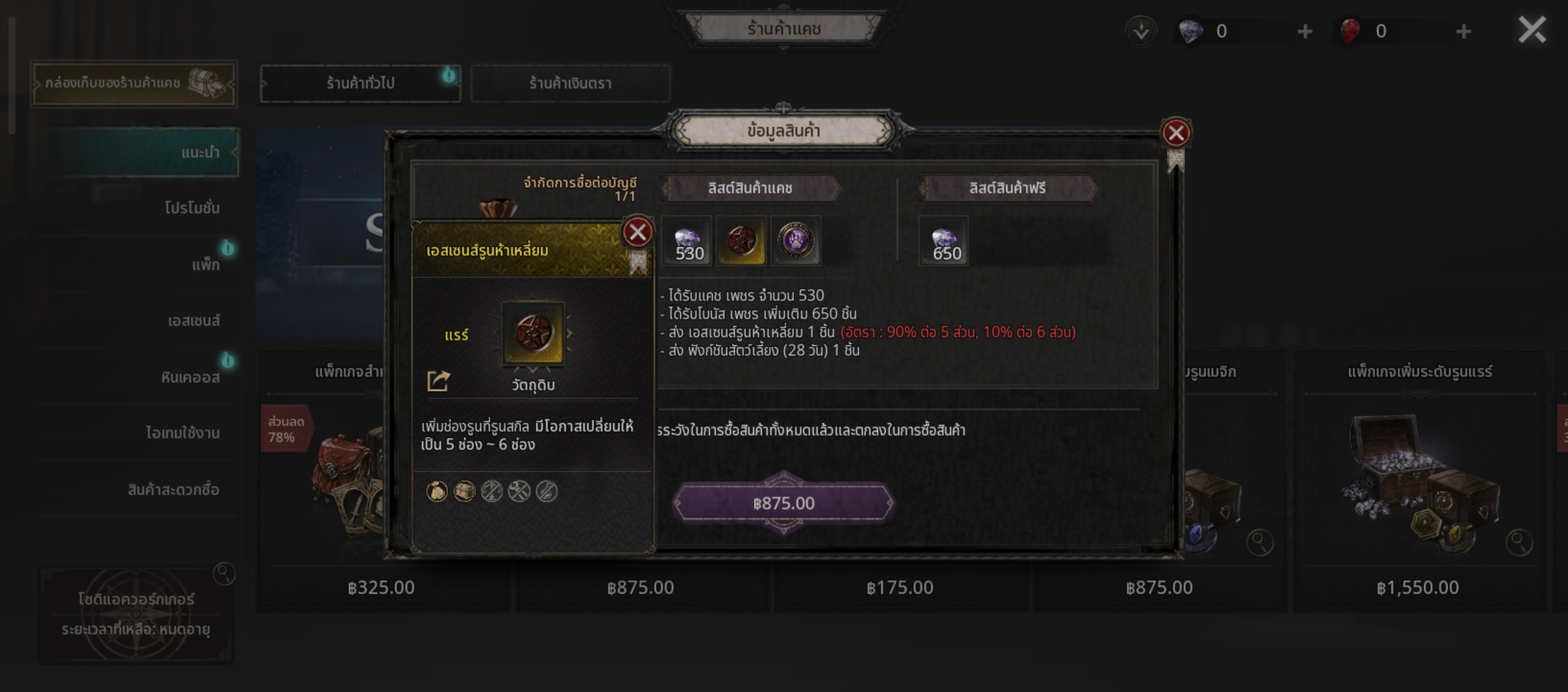Purchase the package for ฿875.00

(783, 503)
